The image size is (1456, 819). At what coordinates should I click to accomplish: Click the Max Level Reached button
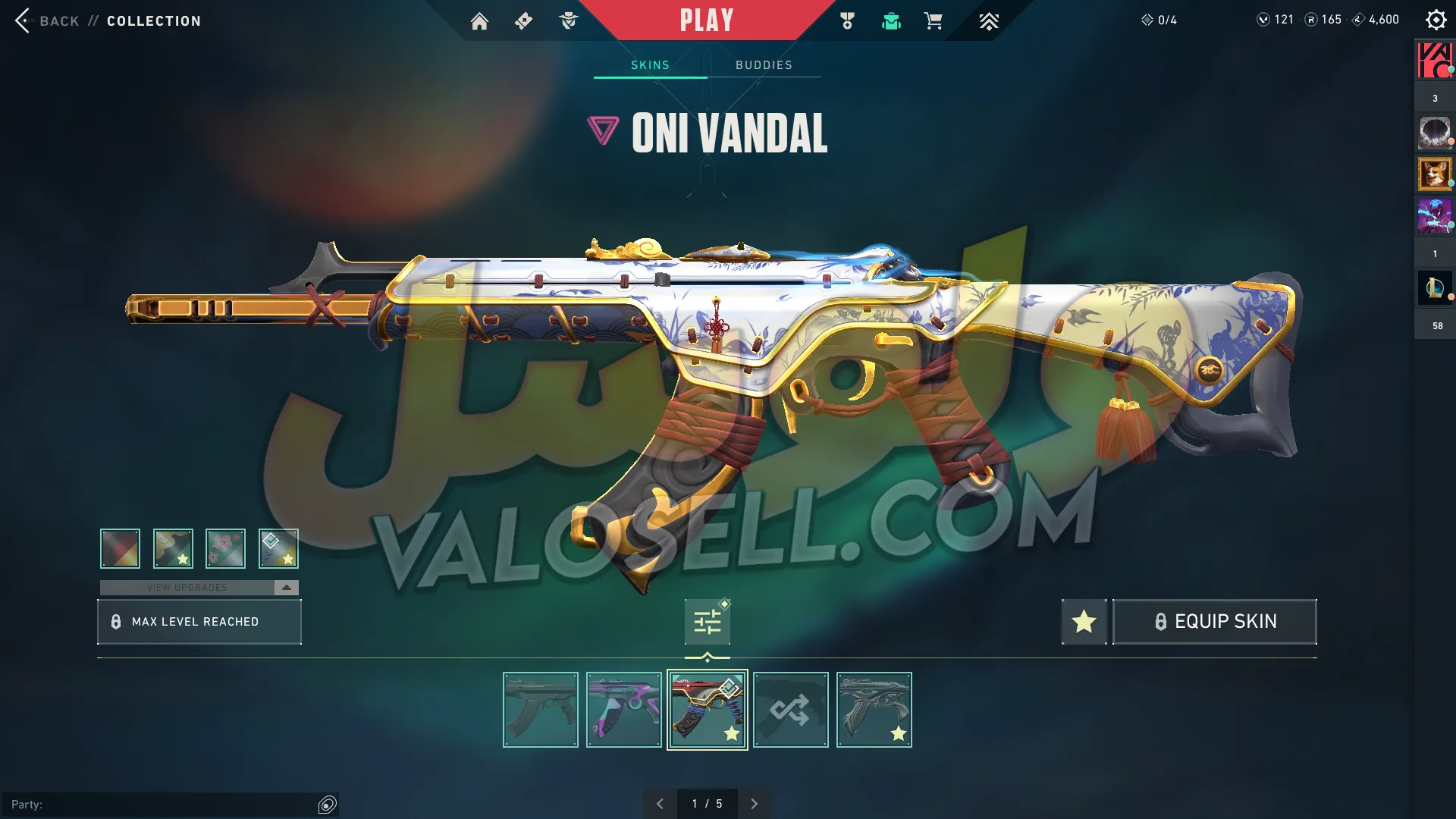(x=199, y=622)
